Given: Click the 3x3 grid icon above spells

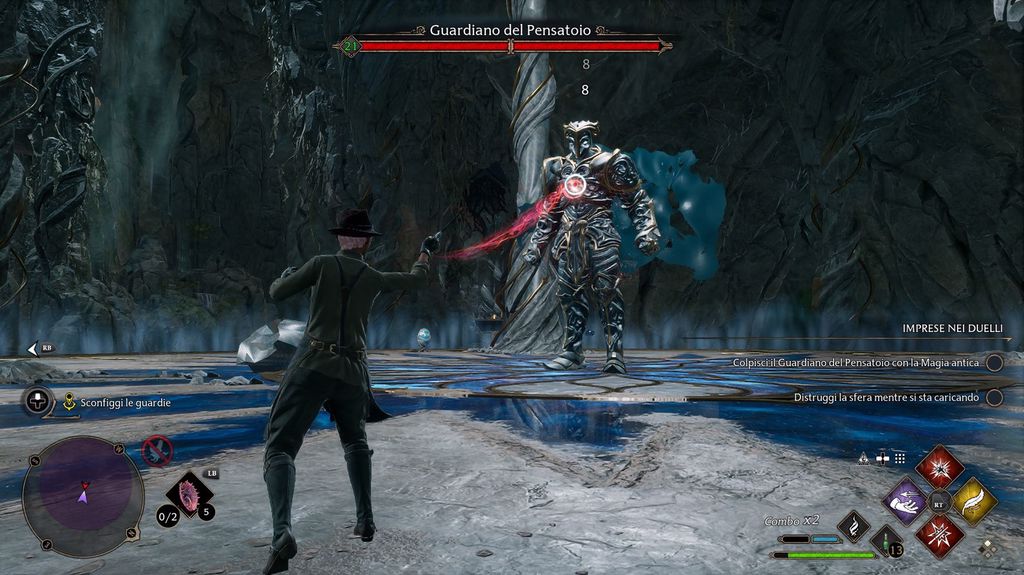Looking at the screenshot, I should click(x=899, y=458).
